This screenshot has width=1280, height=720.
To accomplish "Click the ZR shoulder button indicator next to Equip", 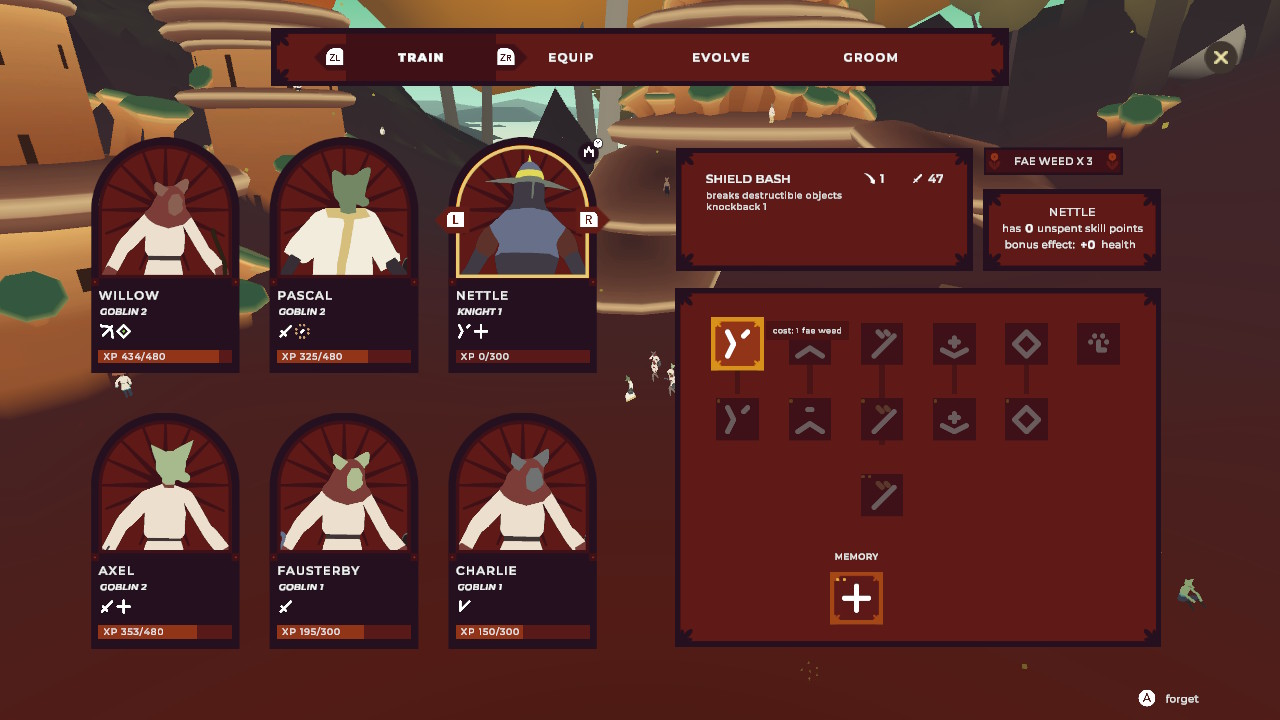I will pos(505,57).
